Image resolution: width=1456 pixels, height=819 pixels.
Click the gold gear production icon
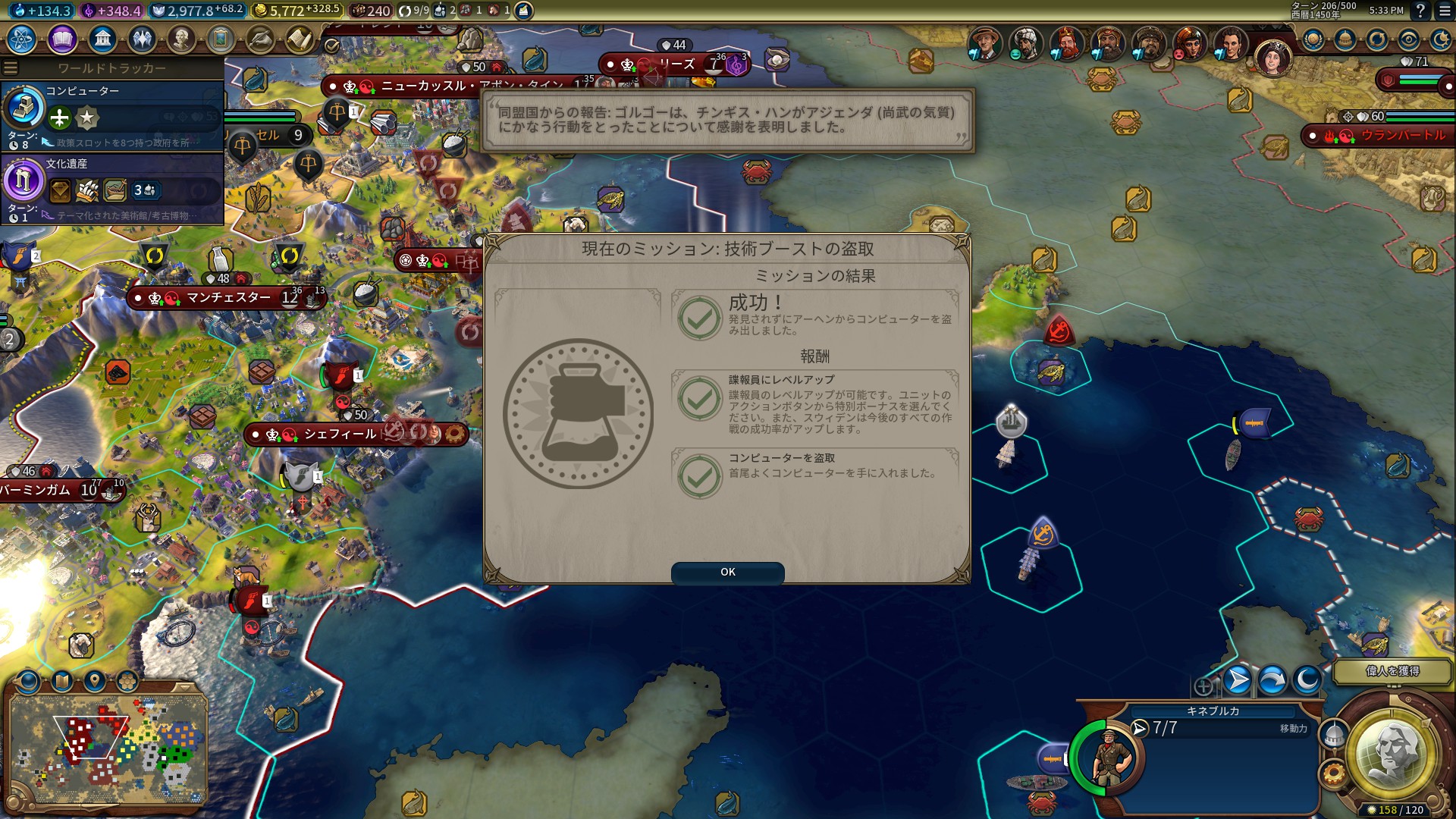[x=1332, y=774]
